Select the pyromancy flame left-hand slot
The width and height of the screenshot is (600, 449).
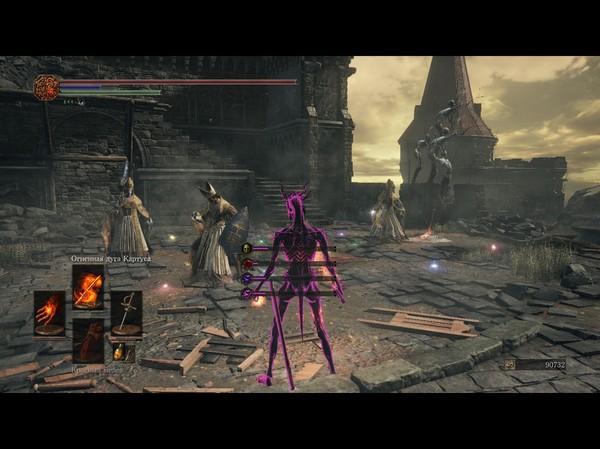[x=49, y=313]
